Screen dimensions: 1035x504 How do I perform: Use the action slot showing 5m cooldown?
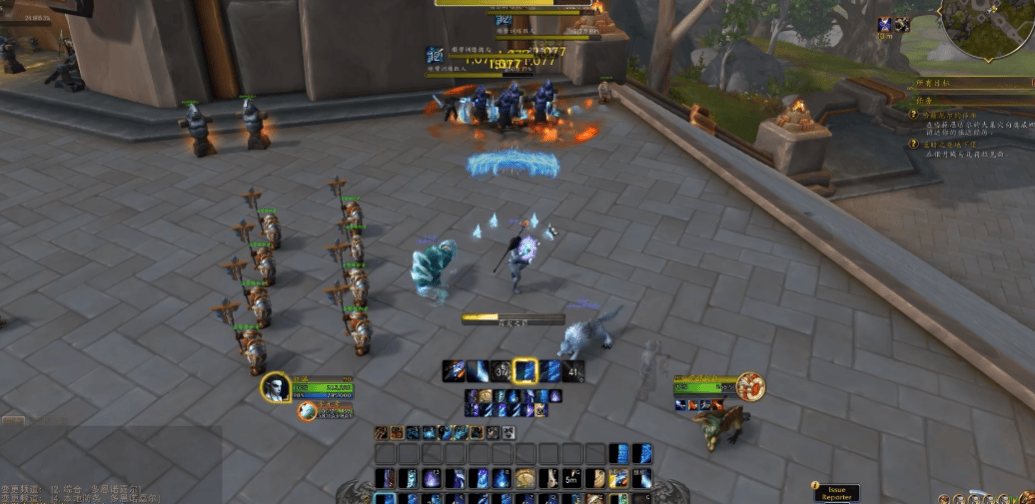572,478
